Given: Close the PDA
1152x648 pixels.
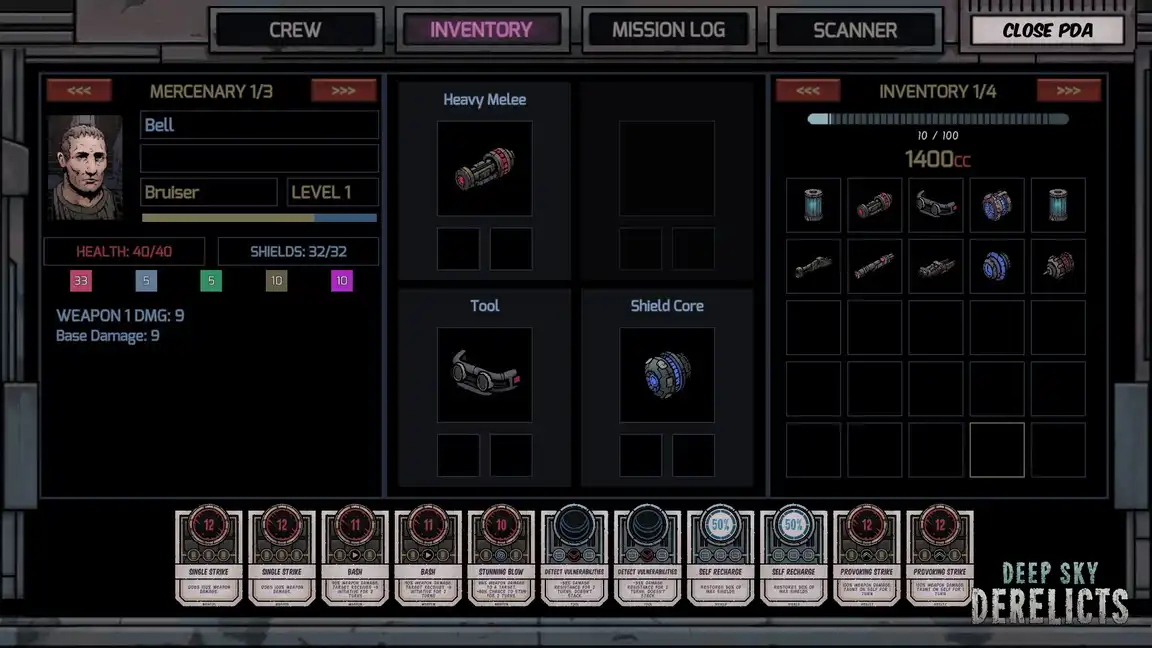Looking at the screenshot, I should tap(1047, 30).
